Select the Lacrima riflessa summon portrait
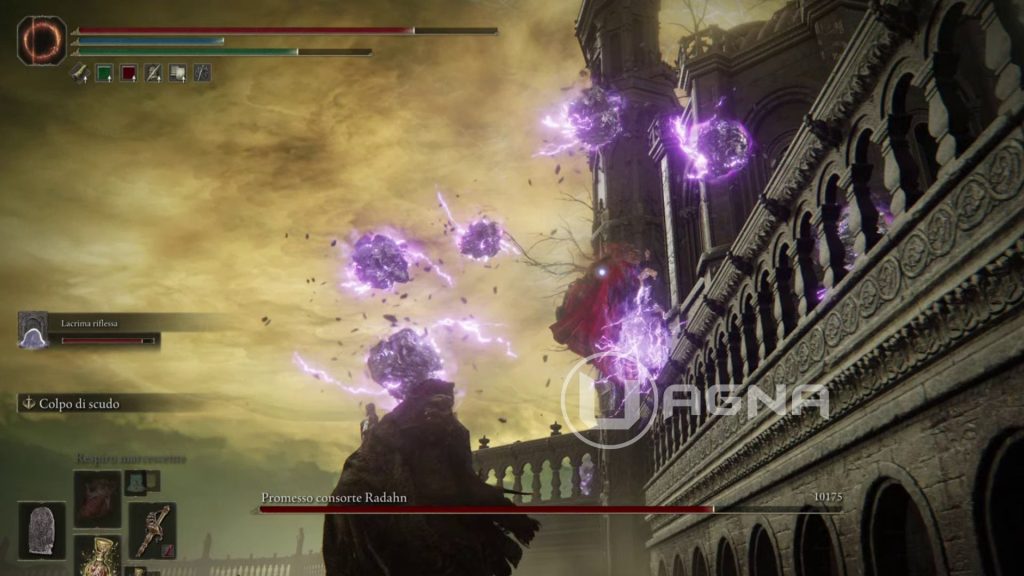This screenshot has height=576, width=1024. coord(33,330)
